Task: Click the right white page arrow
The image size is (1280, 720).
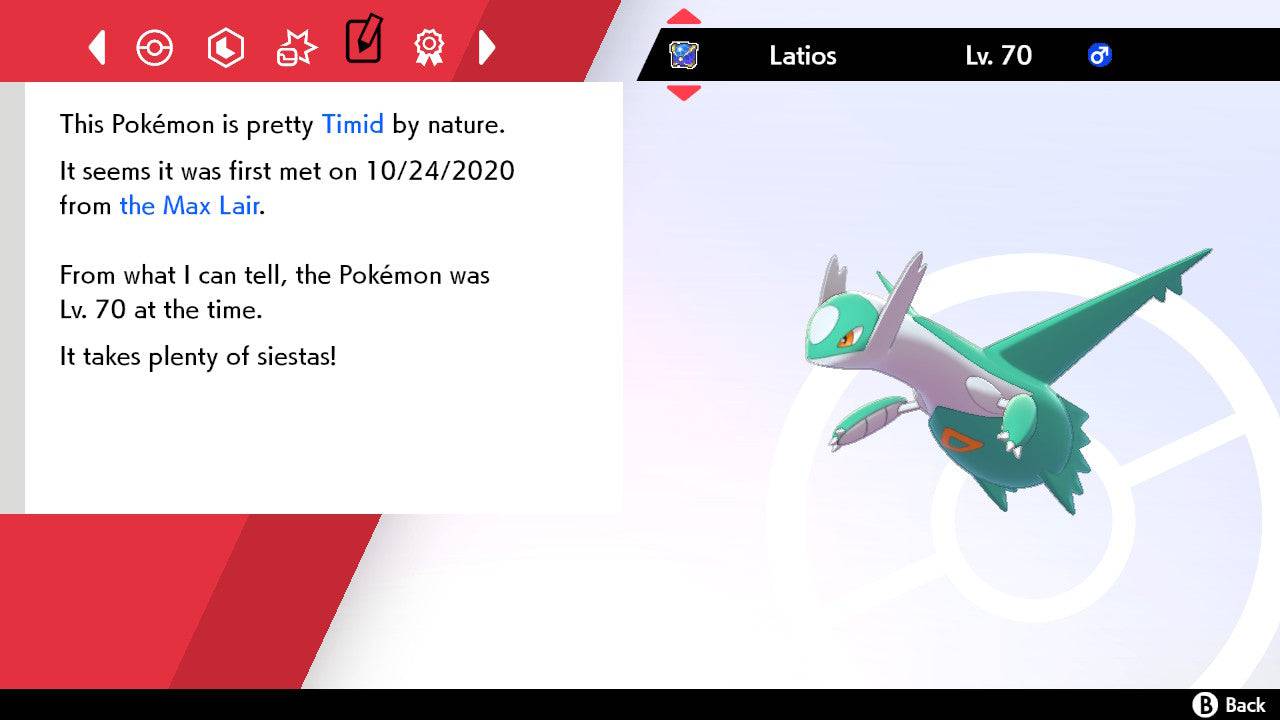Action: [x=488, y=46]
